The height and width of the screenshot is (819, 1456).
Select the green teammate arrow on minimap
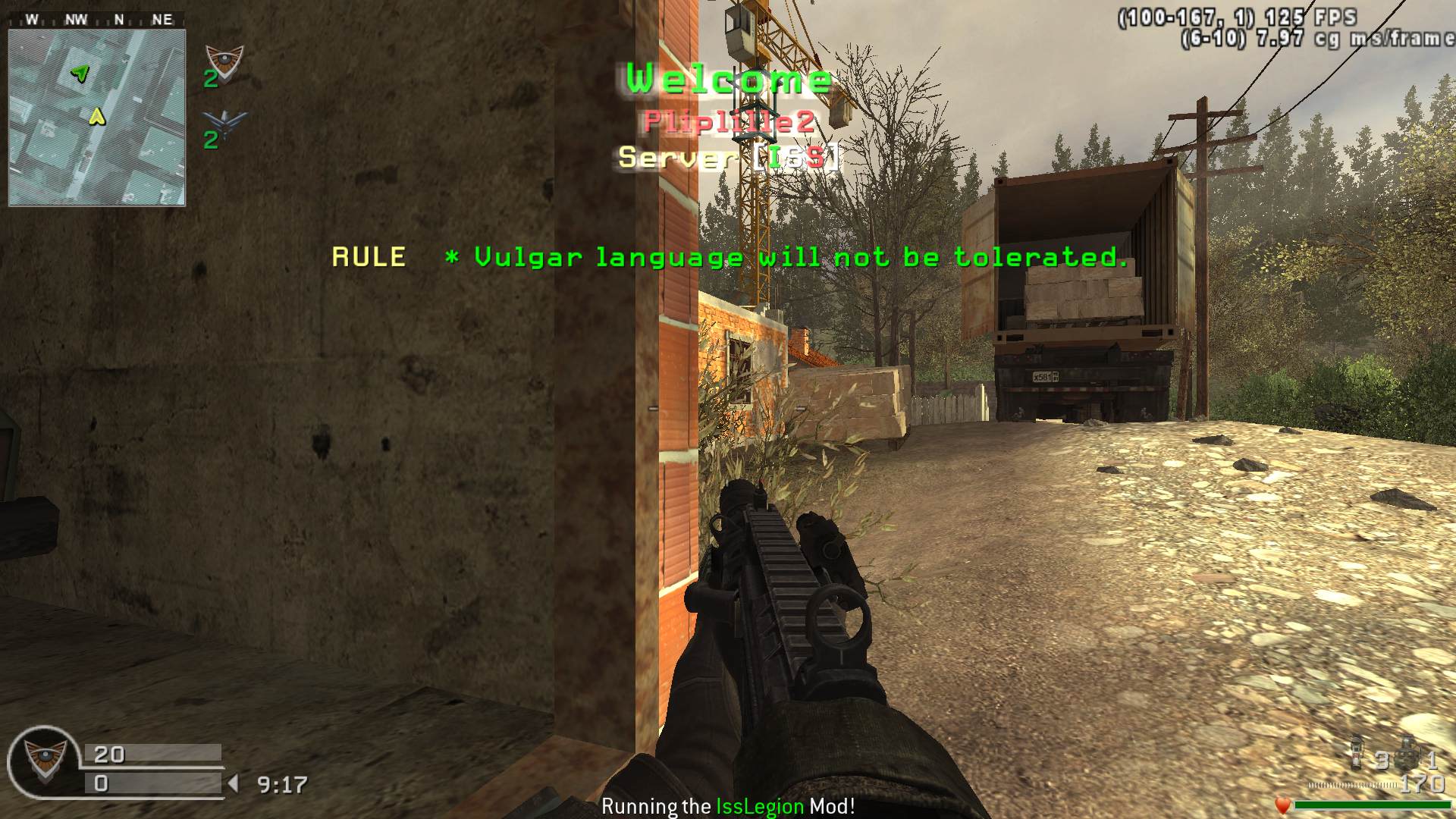coord(80,74)
